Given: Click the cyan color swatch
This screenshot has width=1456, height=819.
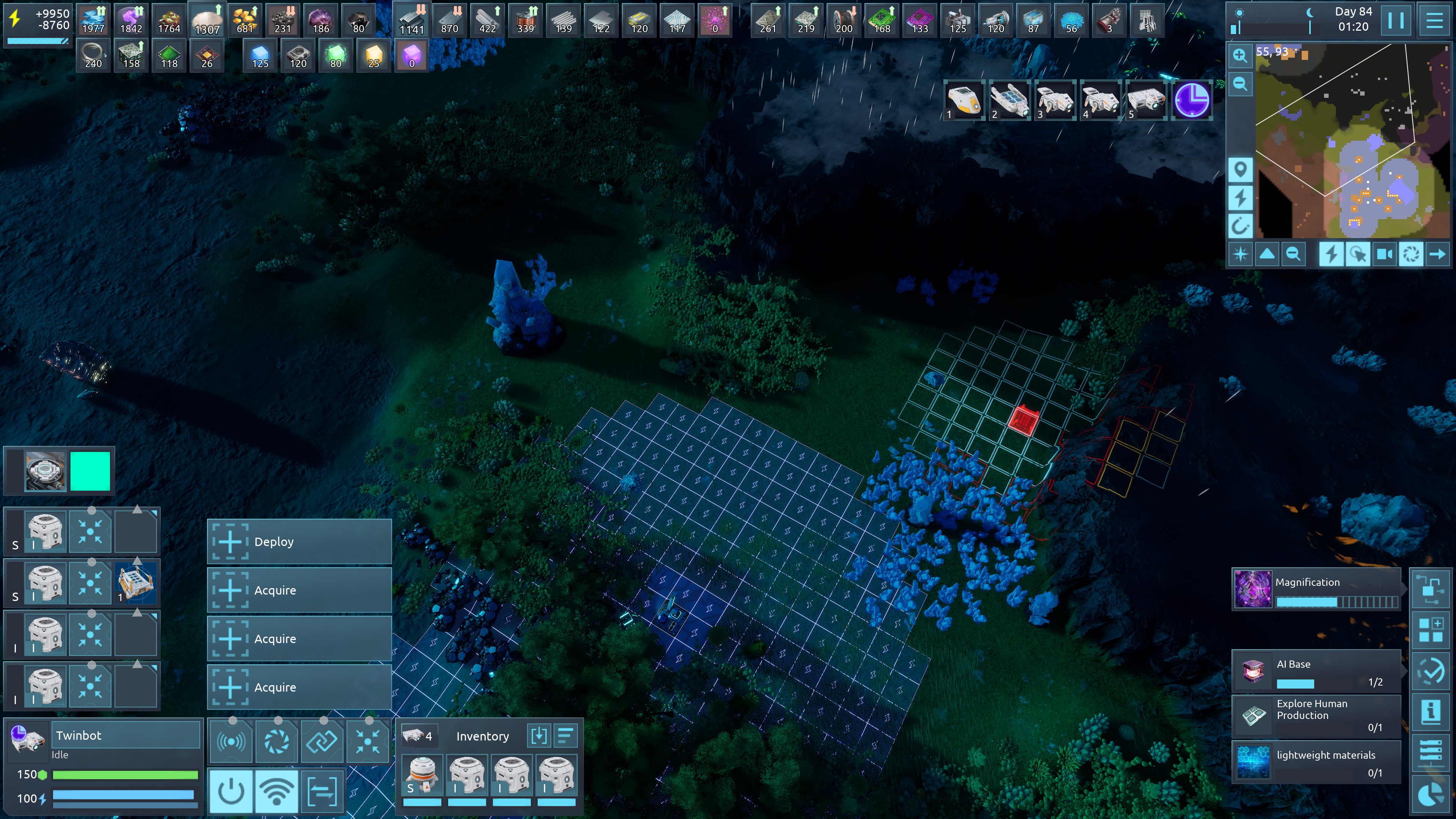Looking at the screenshot, I should (90, 471).
